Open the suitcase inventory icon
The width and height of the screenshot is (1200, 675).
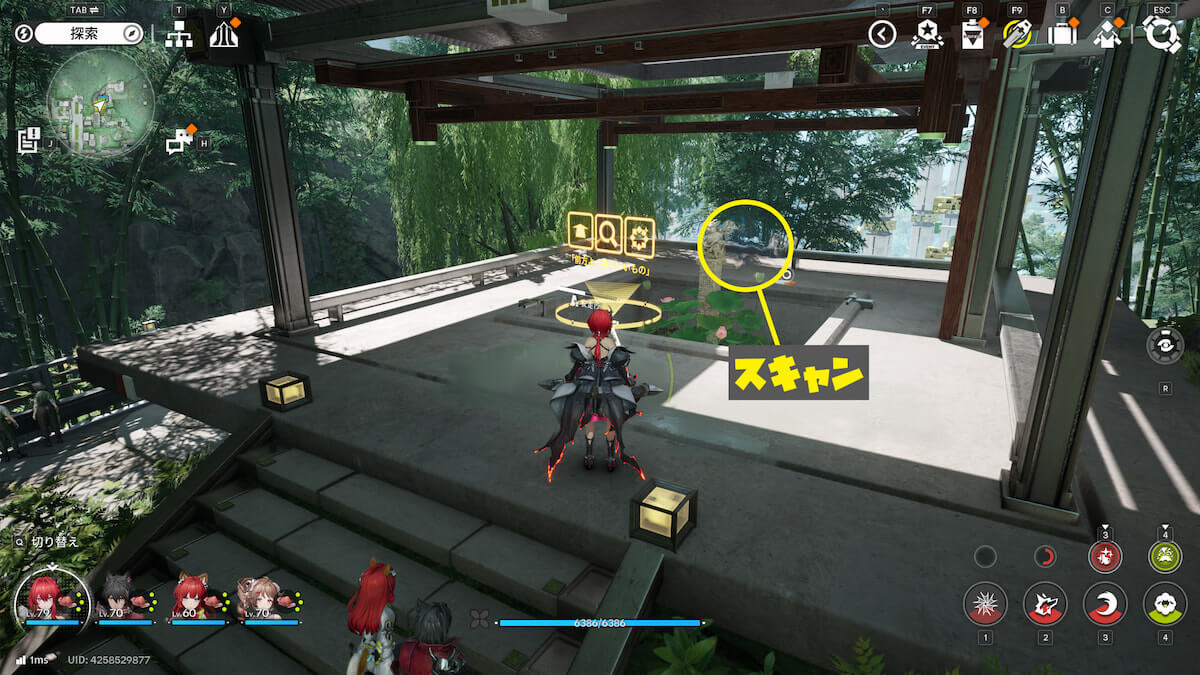pos(1062,35)
